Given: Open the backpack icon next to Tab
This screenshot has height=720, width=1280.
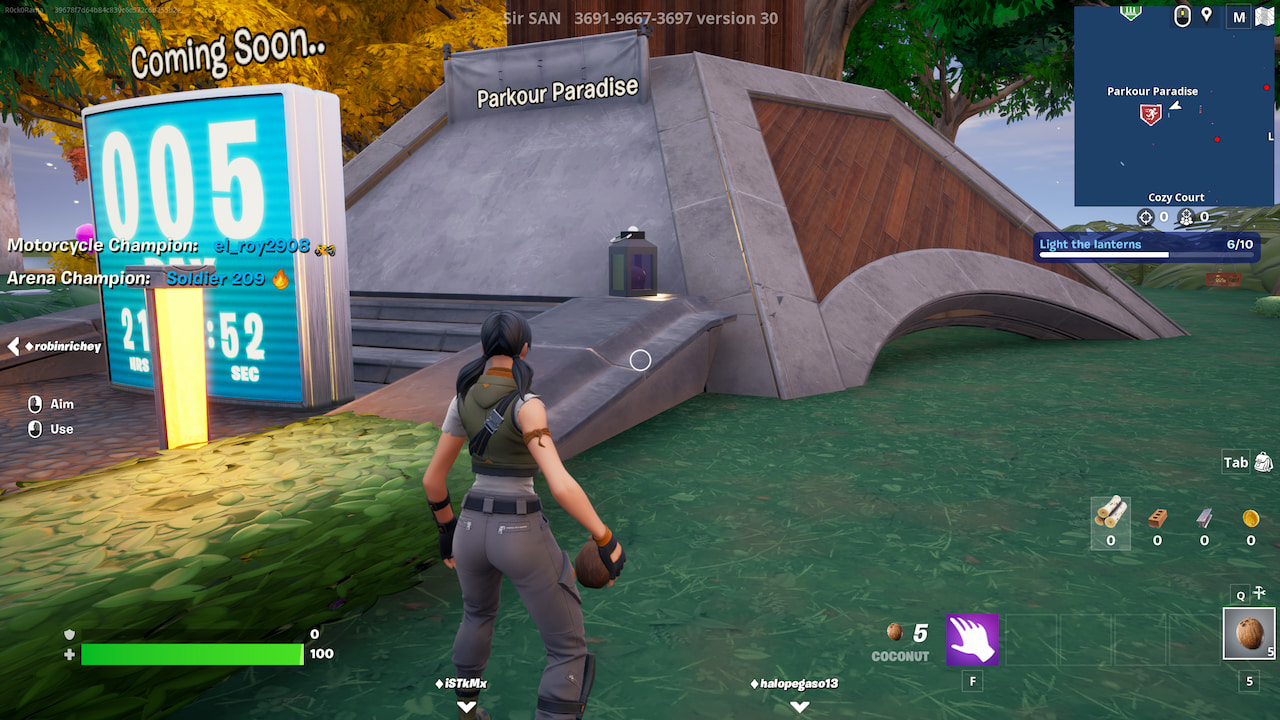Looking at the screenshot, I should [x=1261, y=462].
